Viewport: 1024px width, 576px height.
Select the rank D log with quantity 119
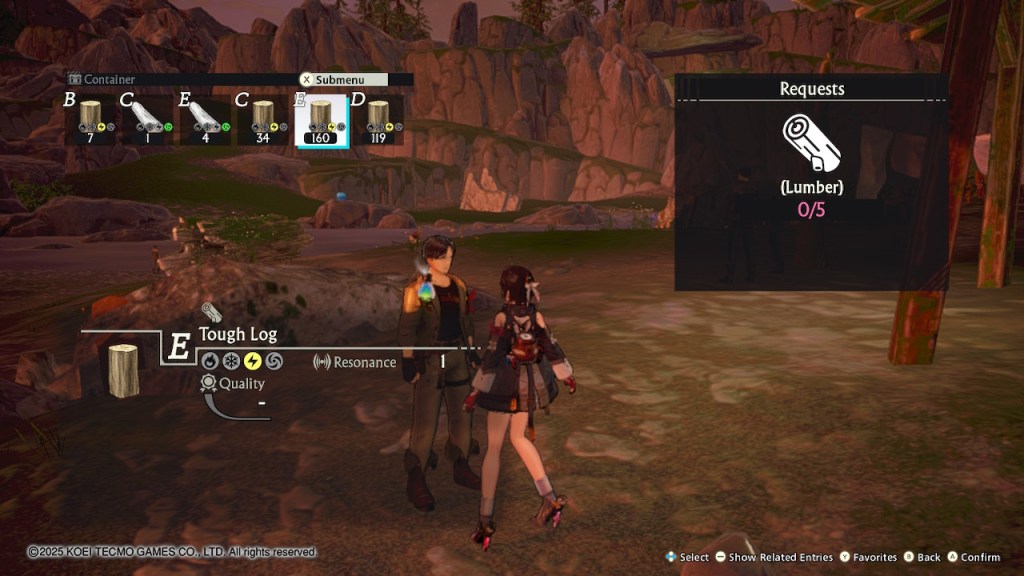[378, 120]
